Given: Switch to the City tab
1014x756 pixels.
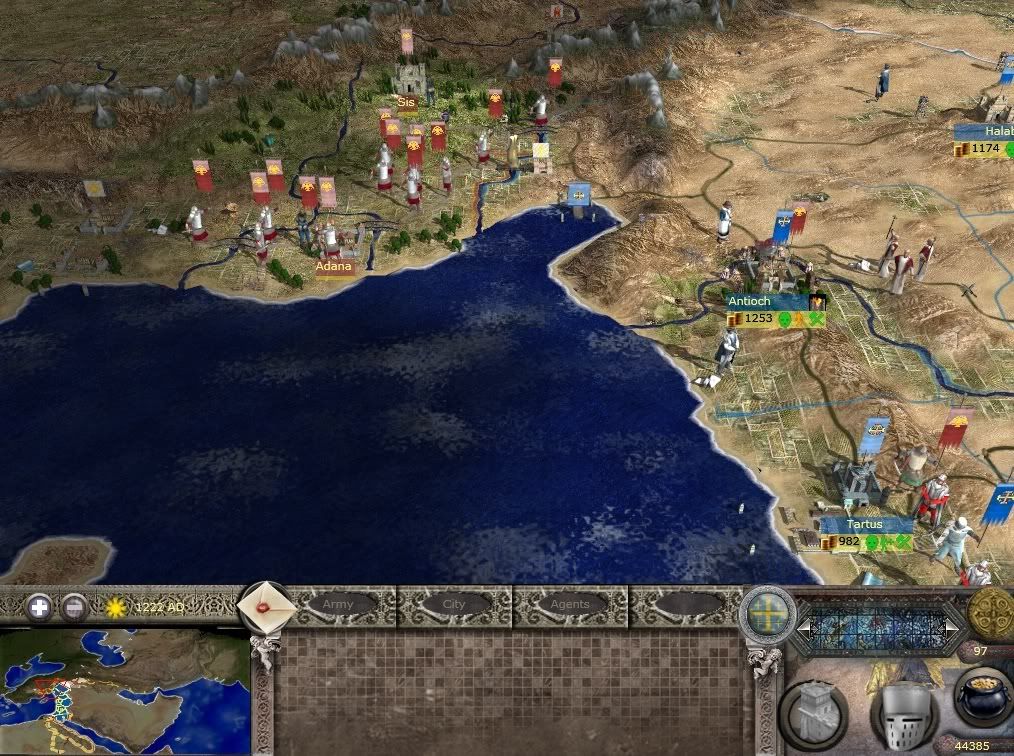Looking at the screenshot, I should point(454,605).
